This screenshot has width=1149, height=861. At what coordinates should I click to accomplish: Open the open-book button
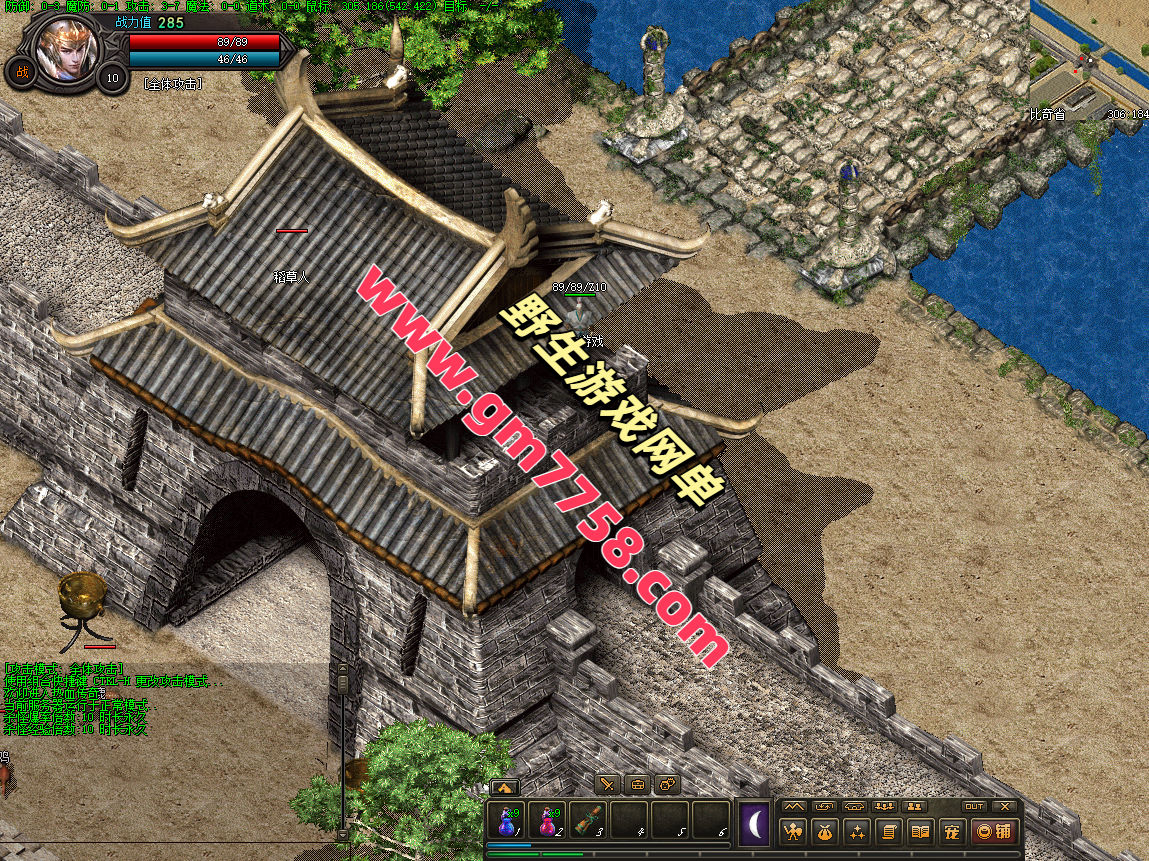point(920,831)
